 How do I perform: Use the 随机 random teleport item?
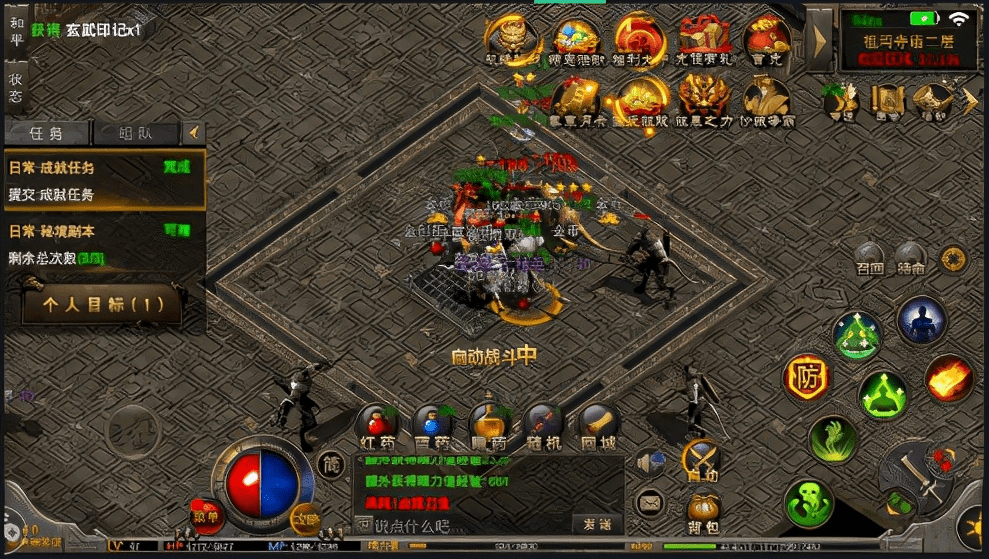coord(543,425)
